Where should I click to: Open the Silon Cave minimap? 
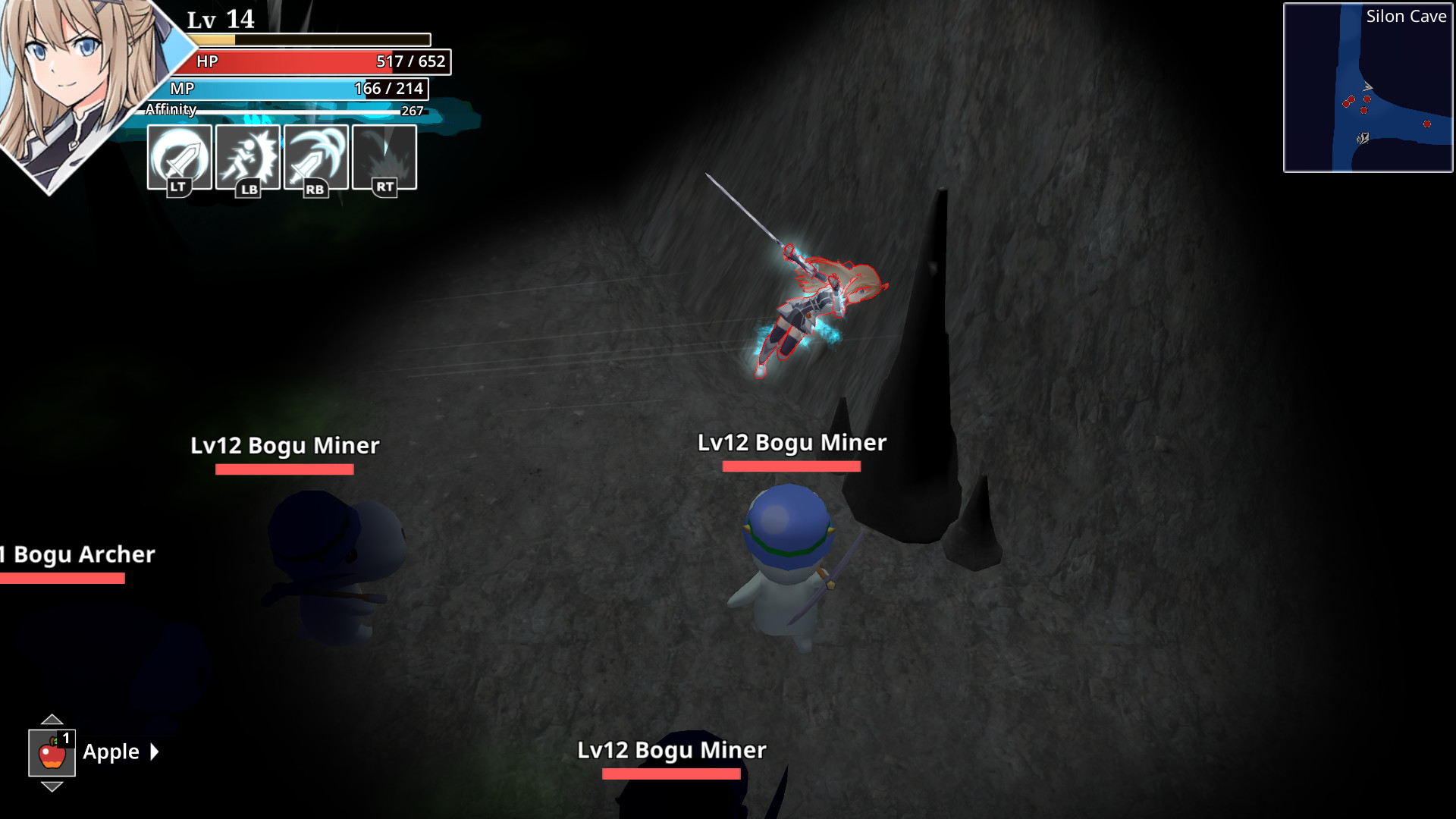1365,87
